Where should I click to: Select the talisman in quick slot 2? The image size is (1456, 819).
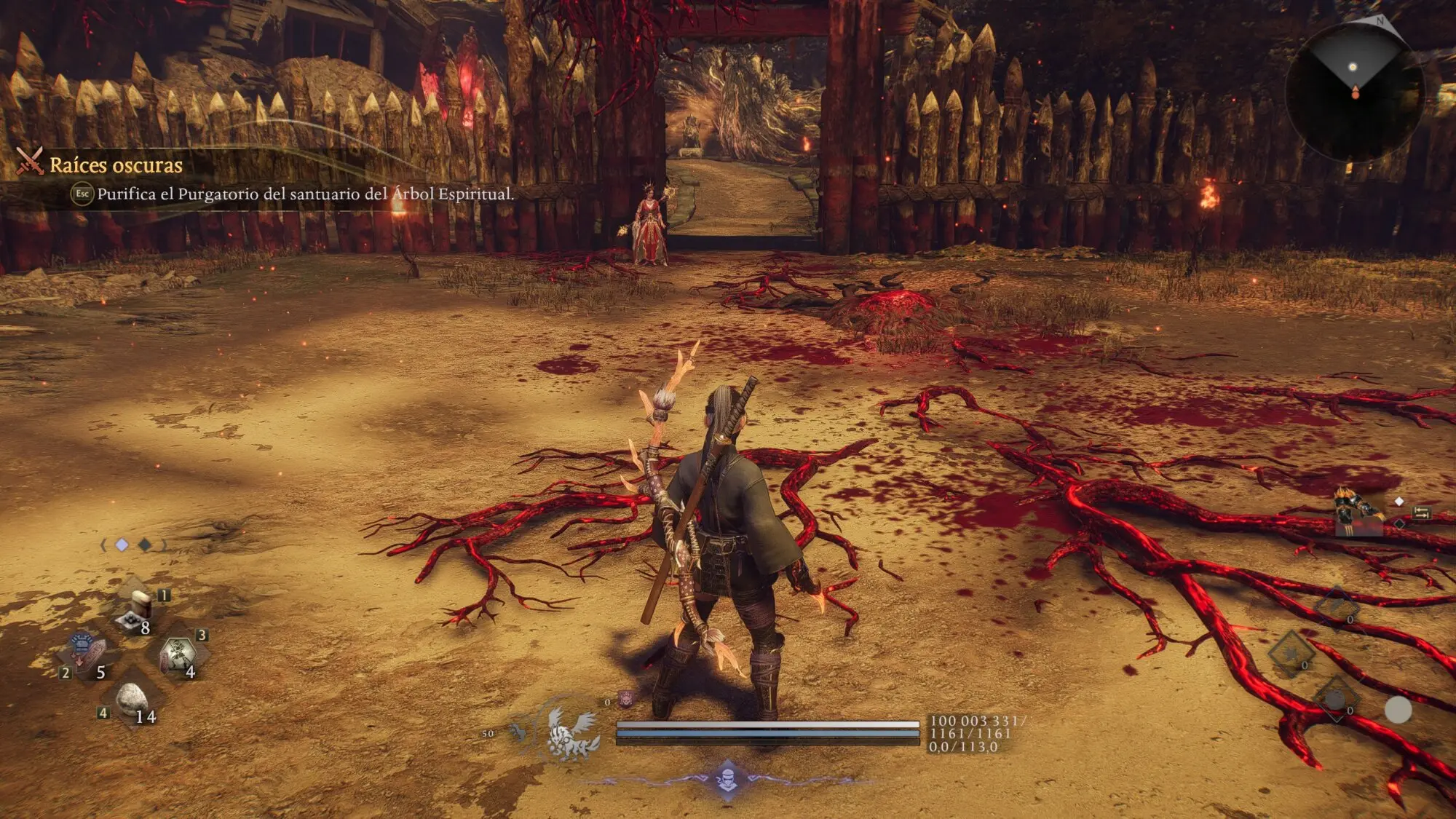click(x=87, y=652)
